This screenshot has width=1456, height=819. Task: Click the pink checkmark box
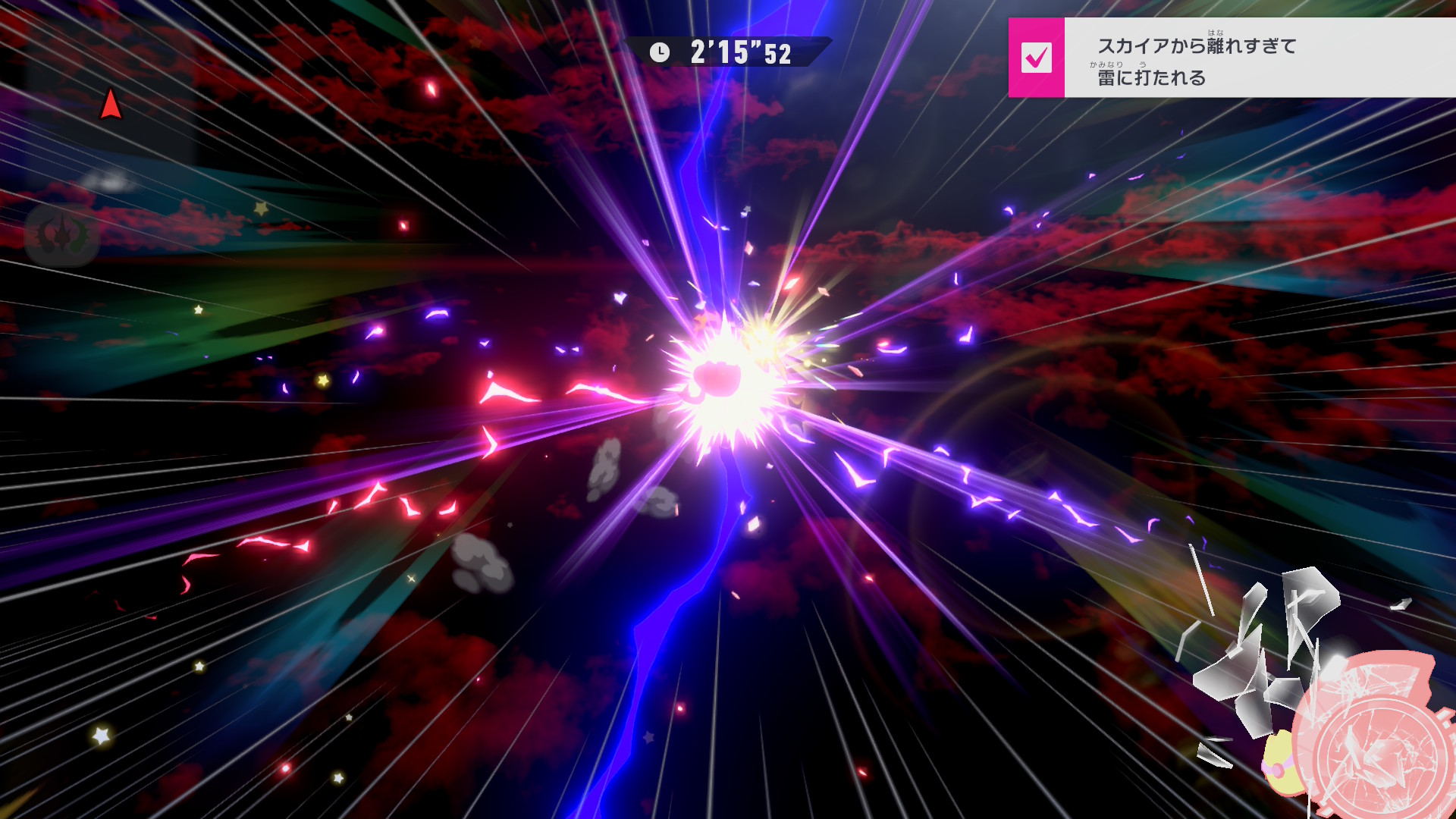point(1036,58)
